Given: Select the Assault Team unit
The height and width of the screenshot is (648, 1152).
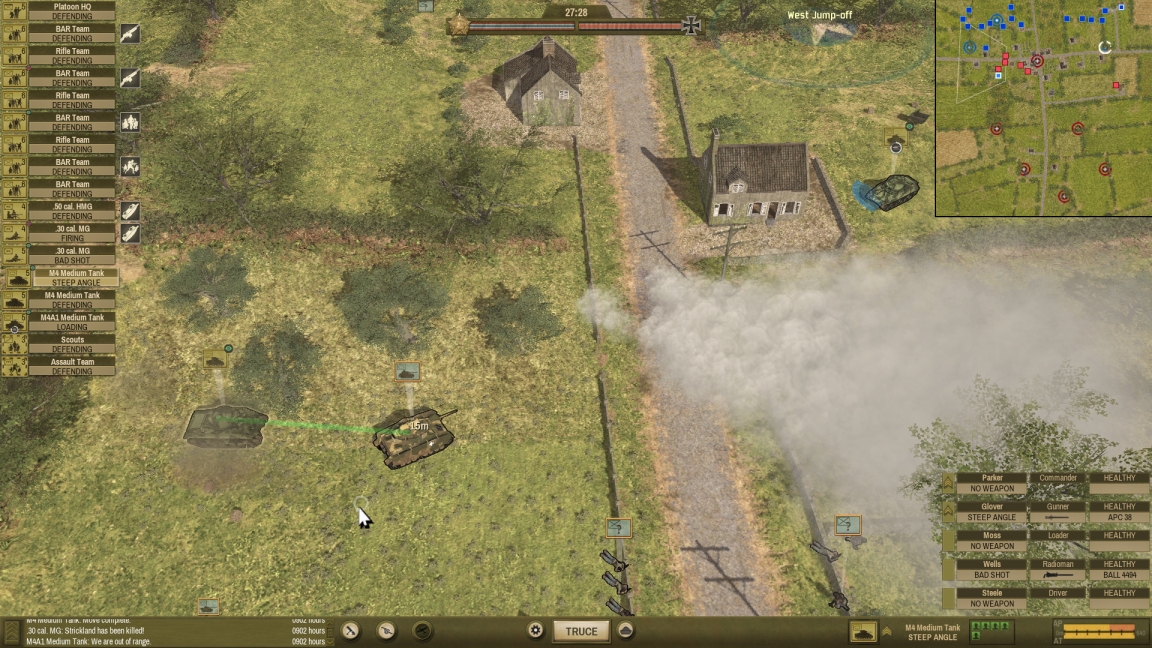Looking at the screenshot, I should (x=71, y=366).
